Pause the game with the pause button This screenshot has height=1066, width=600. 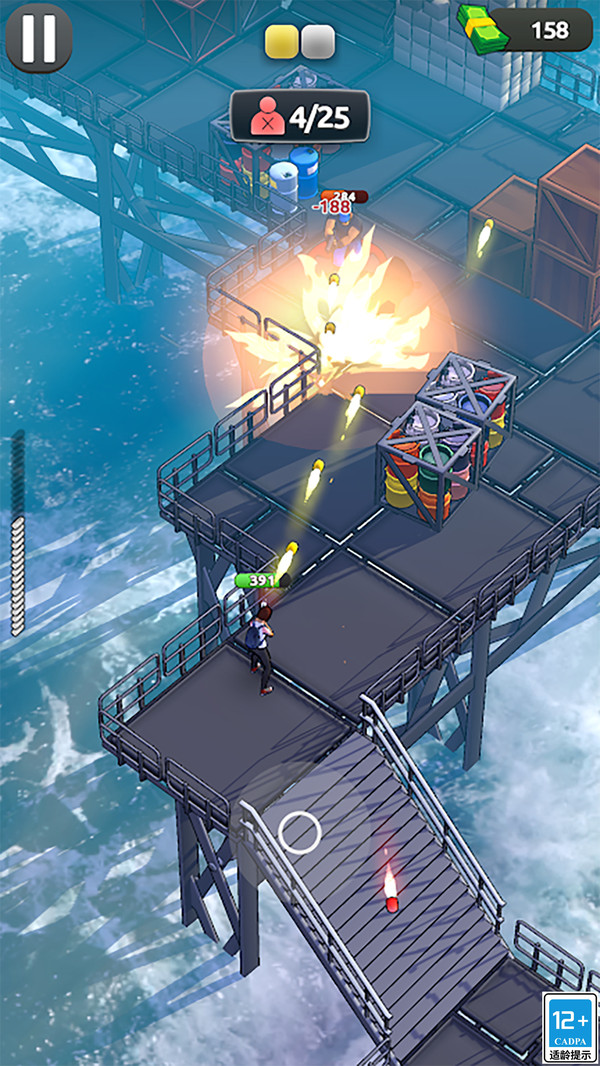(39, 38)
